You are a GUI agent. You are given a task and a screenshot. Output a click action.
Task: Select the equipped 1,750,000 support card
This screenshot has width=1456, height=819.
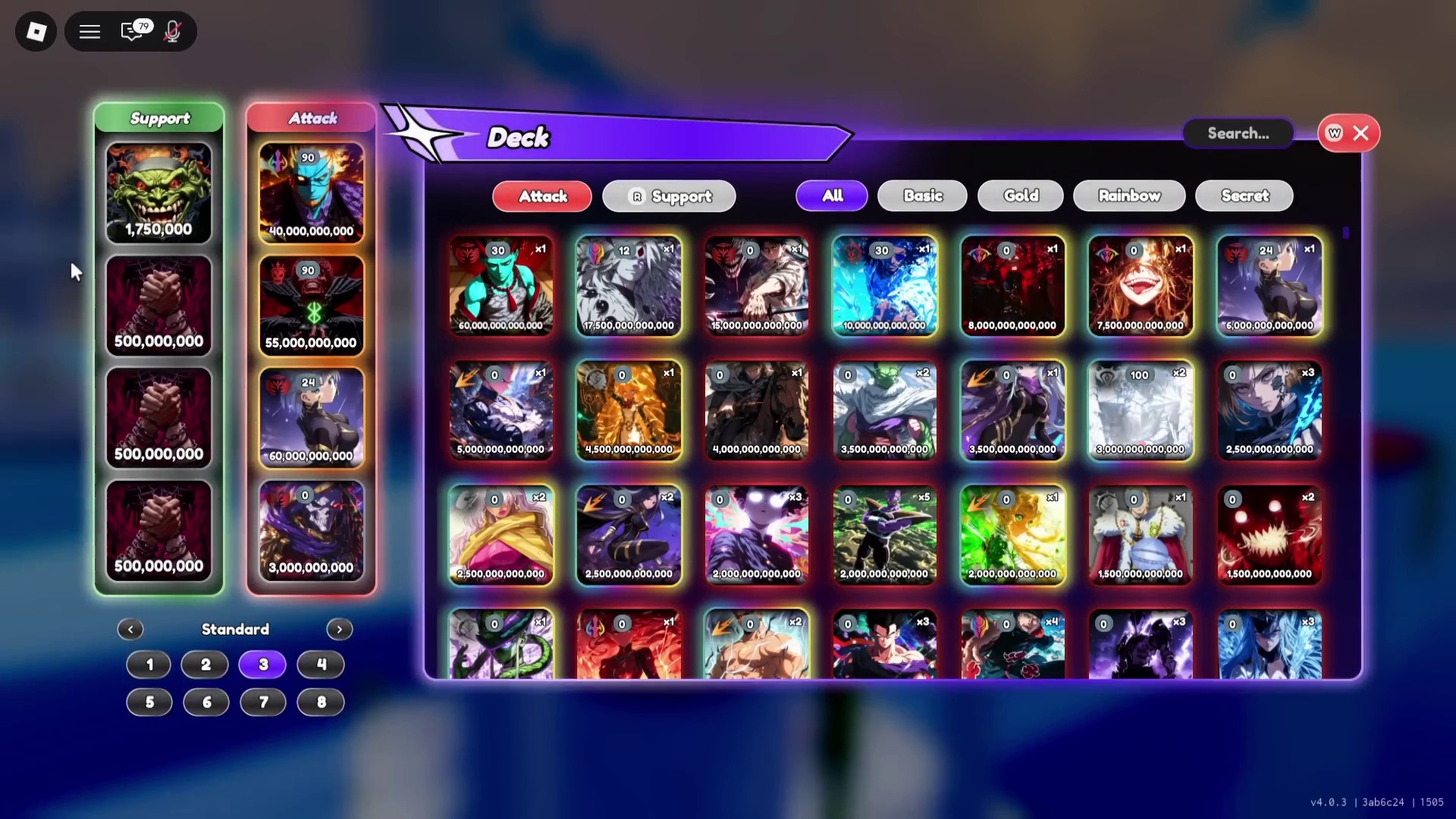click(x=158, y=192)
